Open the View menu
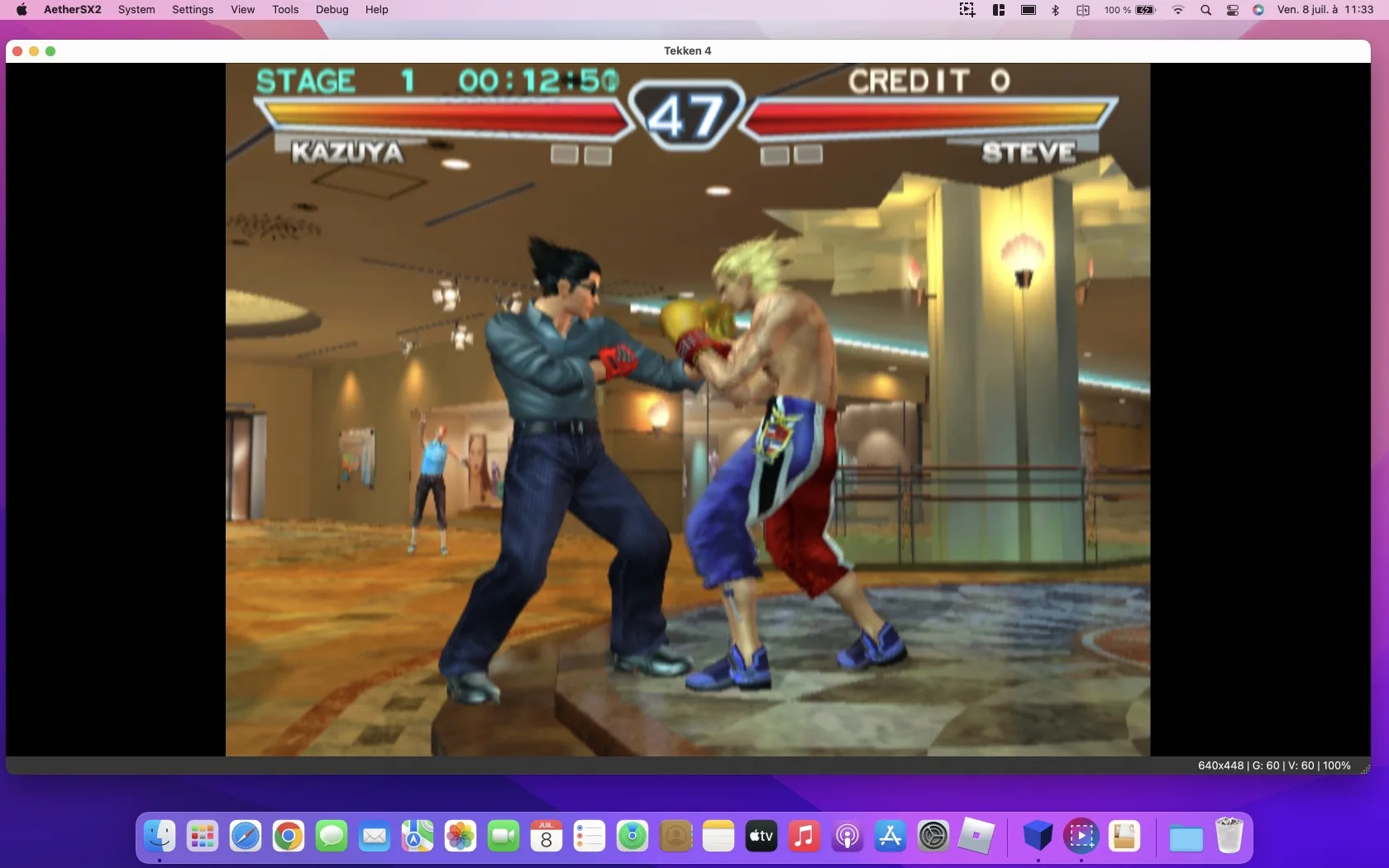Image resolution: width=1389 pixels, height=868 pixels. 241,10
